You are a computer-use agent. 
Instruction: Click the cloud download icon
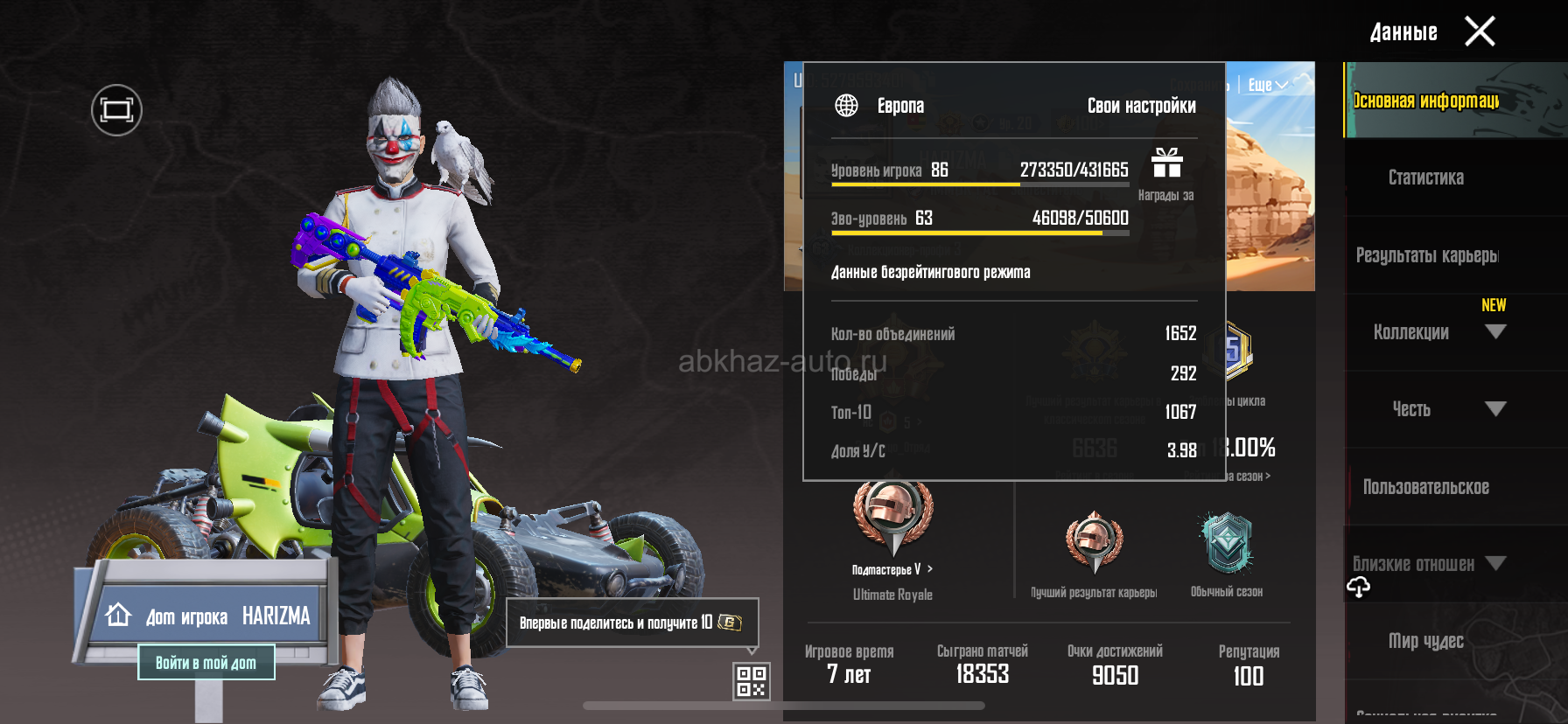pos(1358,588)
